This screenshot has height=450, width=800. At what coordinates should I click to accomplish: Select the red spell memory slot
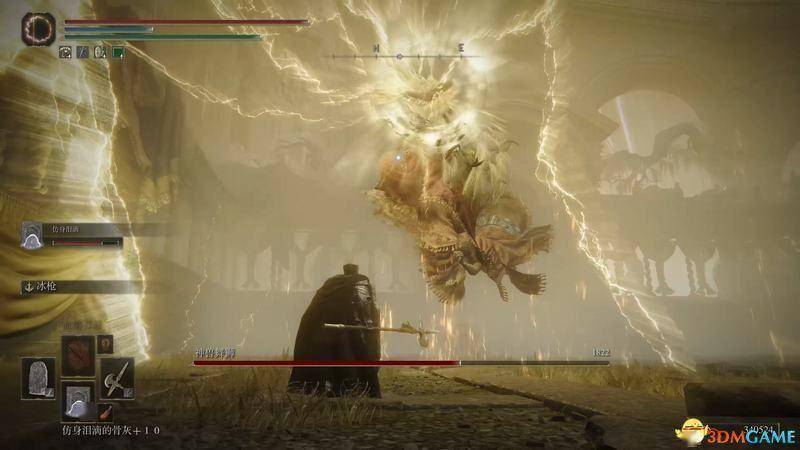click(79, 355)
